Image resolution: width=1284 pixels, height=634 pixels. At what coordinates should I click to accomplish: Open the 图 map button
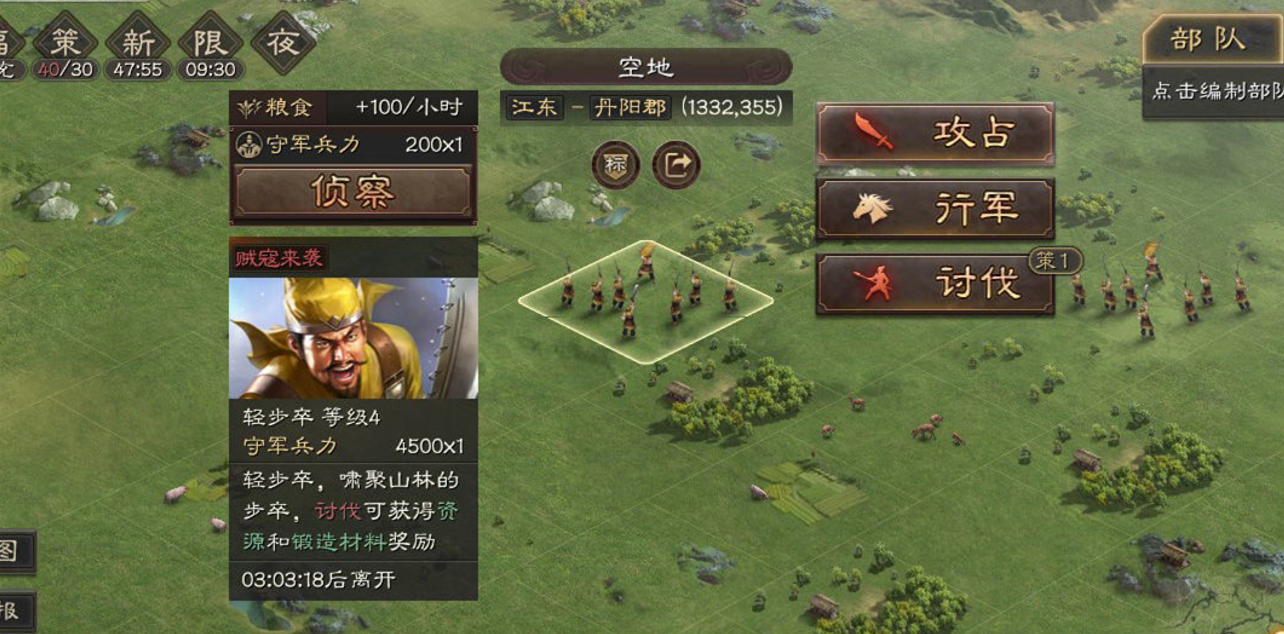click(12, 551)
